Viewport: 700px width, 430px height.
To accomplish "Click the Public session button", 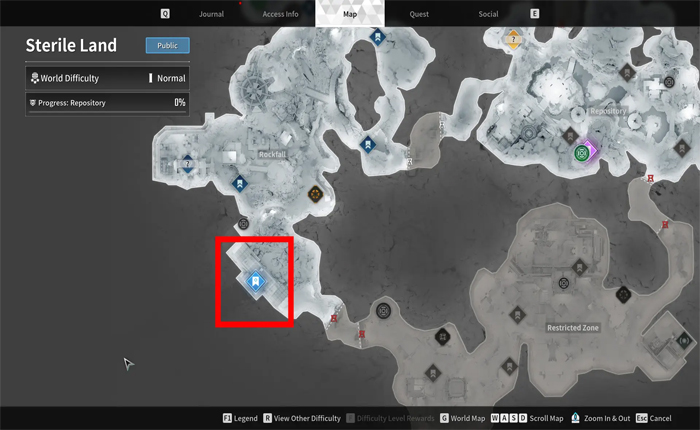I will [167, 45].
